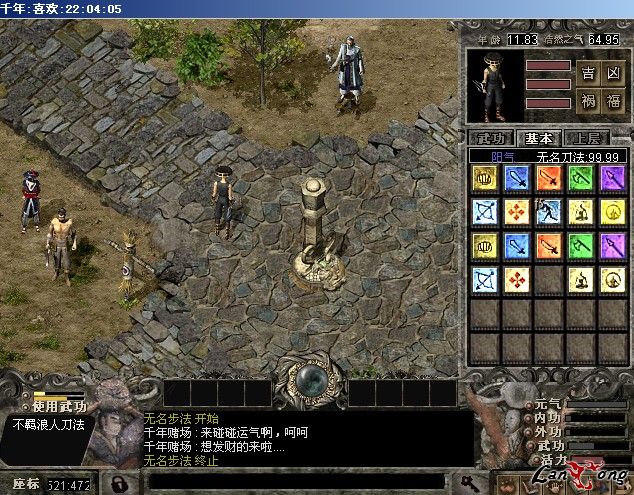
Task: Choose the 祸 button
Action: pos(588,100)
